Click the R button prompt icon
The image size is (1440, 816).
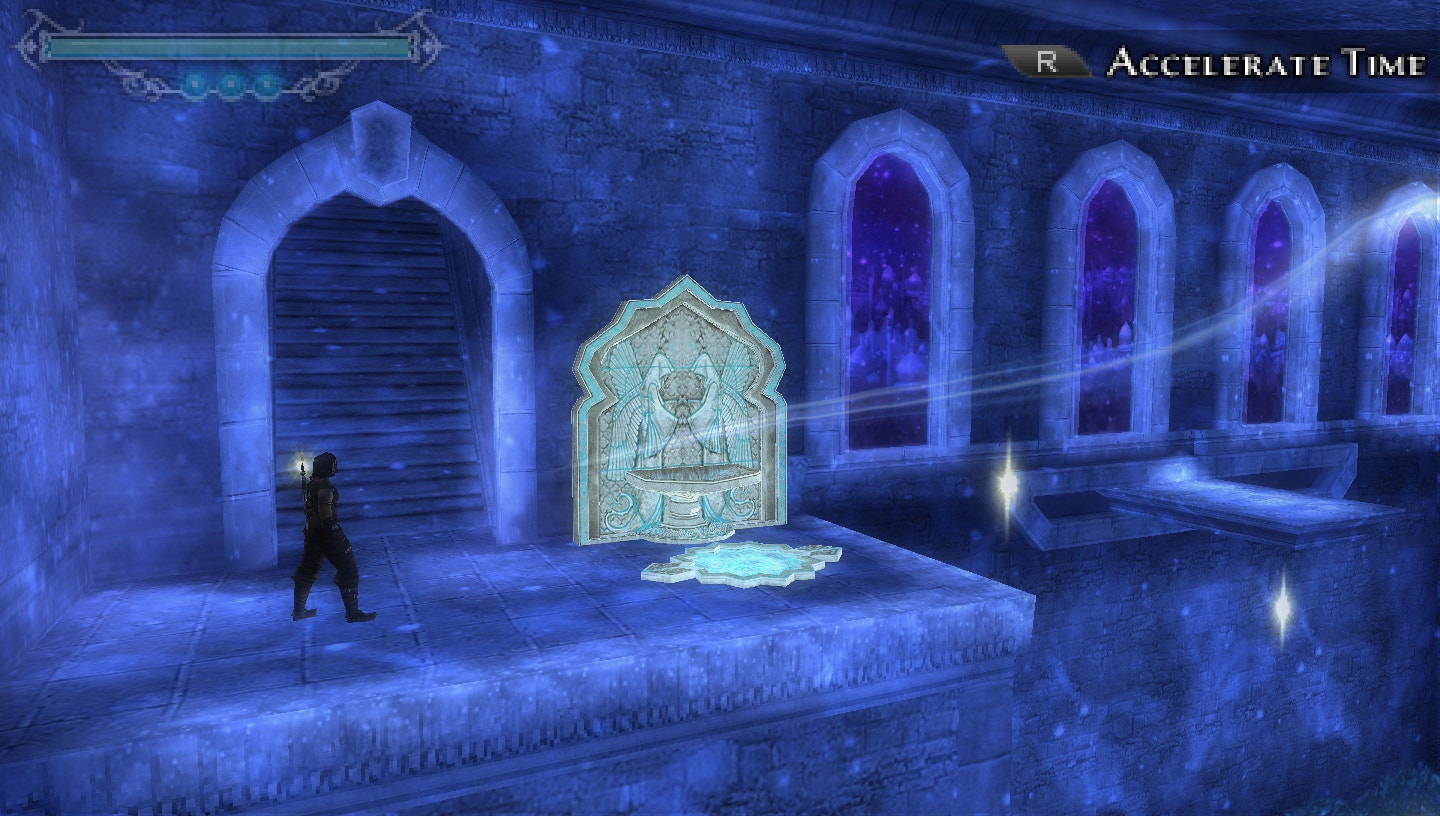(x=1046, y=63)
